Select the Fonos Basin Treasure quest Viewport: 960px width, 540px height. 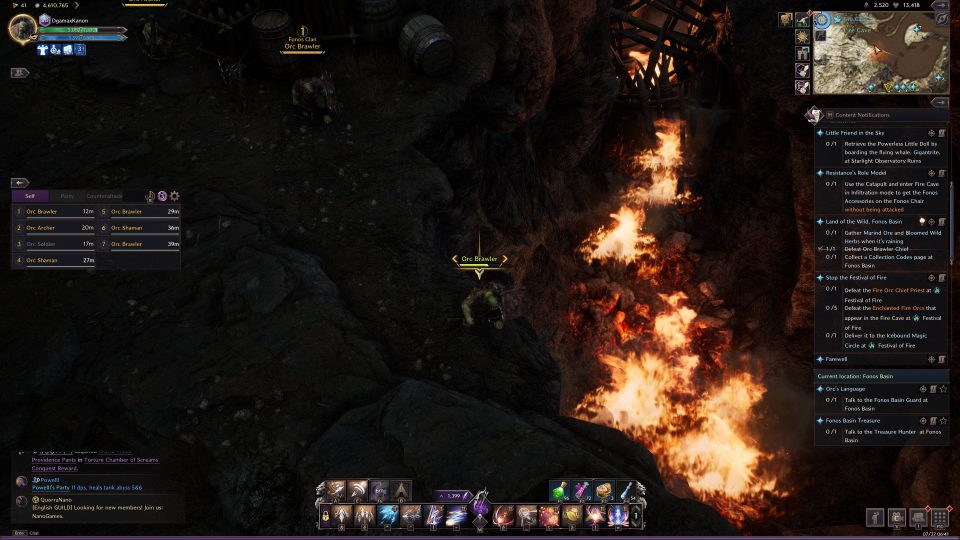tap(852, 421)
